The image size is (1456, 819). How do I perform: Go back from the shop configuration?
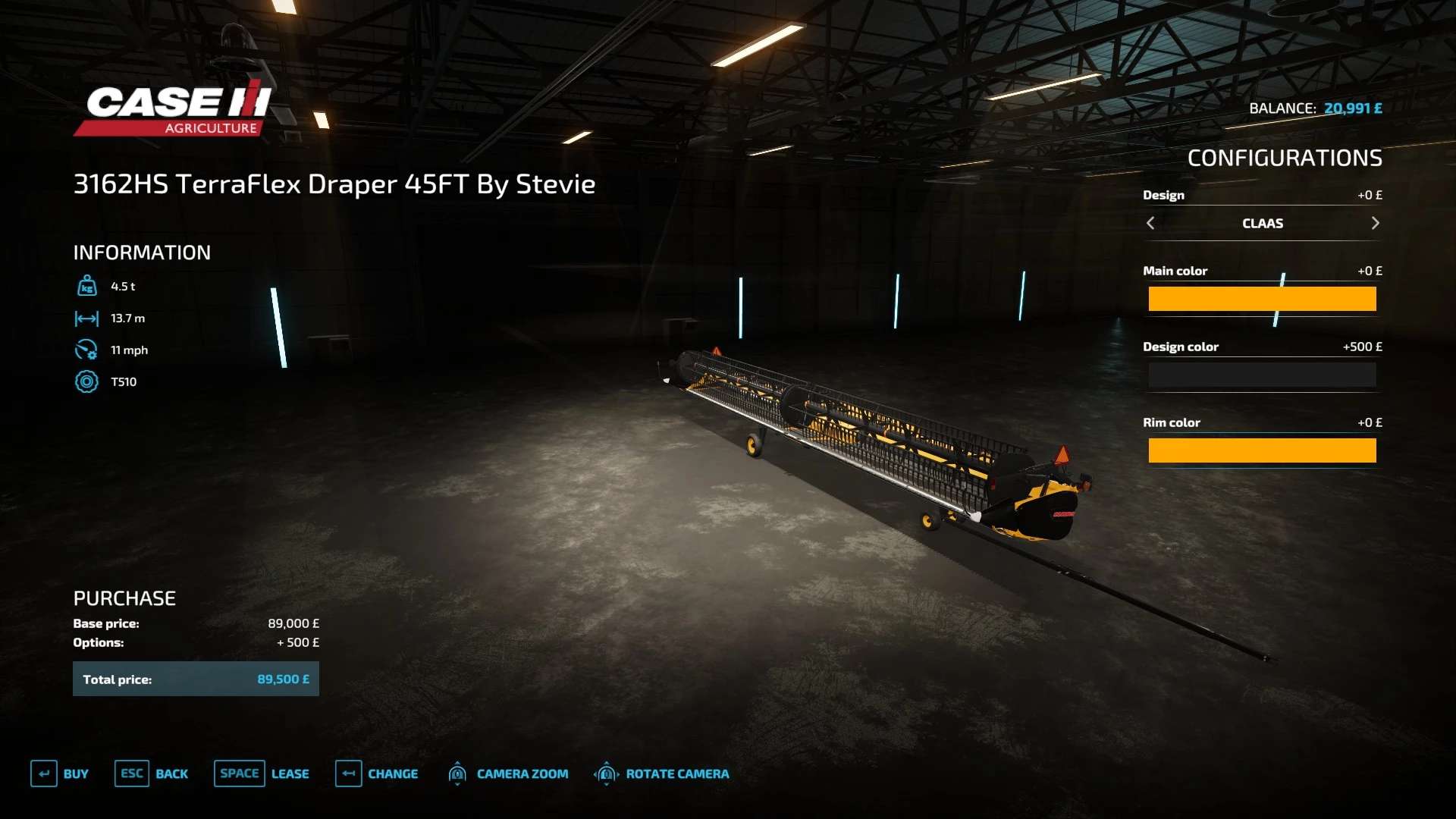[152, 773]
